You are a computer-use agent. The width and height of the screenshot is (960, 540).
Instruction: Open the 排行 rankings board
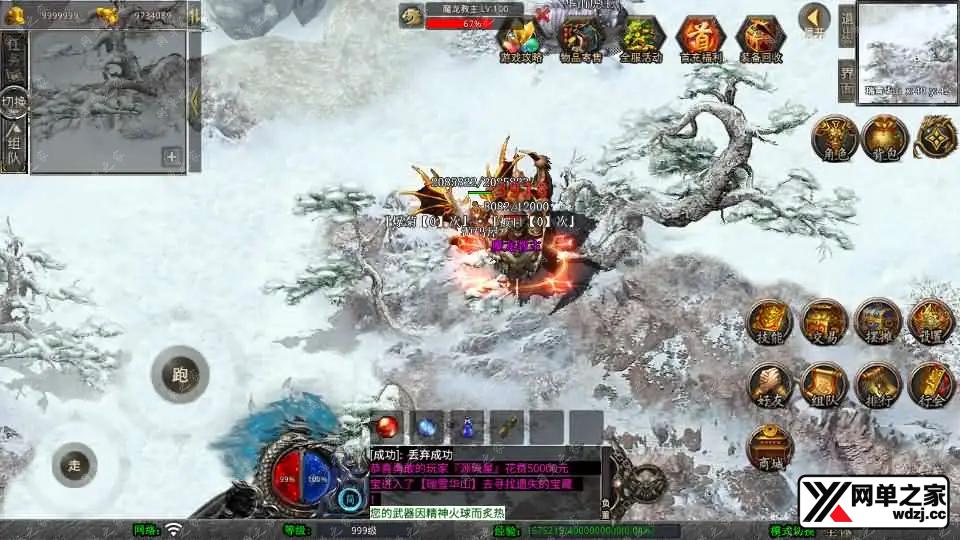click(x=878, y=385)
